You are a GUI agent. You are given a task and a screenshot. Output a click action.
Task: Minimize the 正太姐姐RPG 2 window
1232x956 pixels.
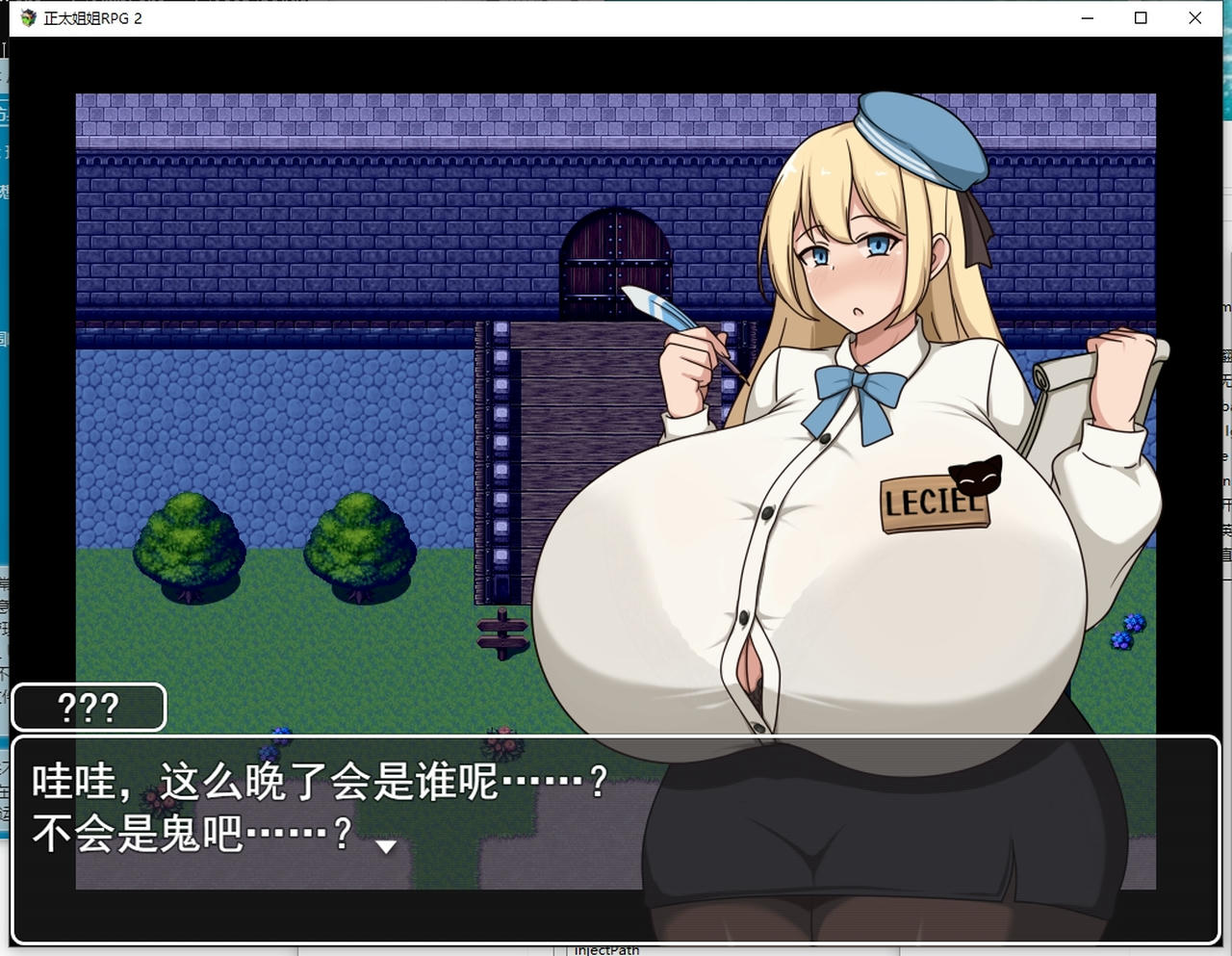coord(1087,17)
